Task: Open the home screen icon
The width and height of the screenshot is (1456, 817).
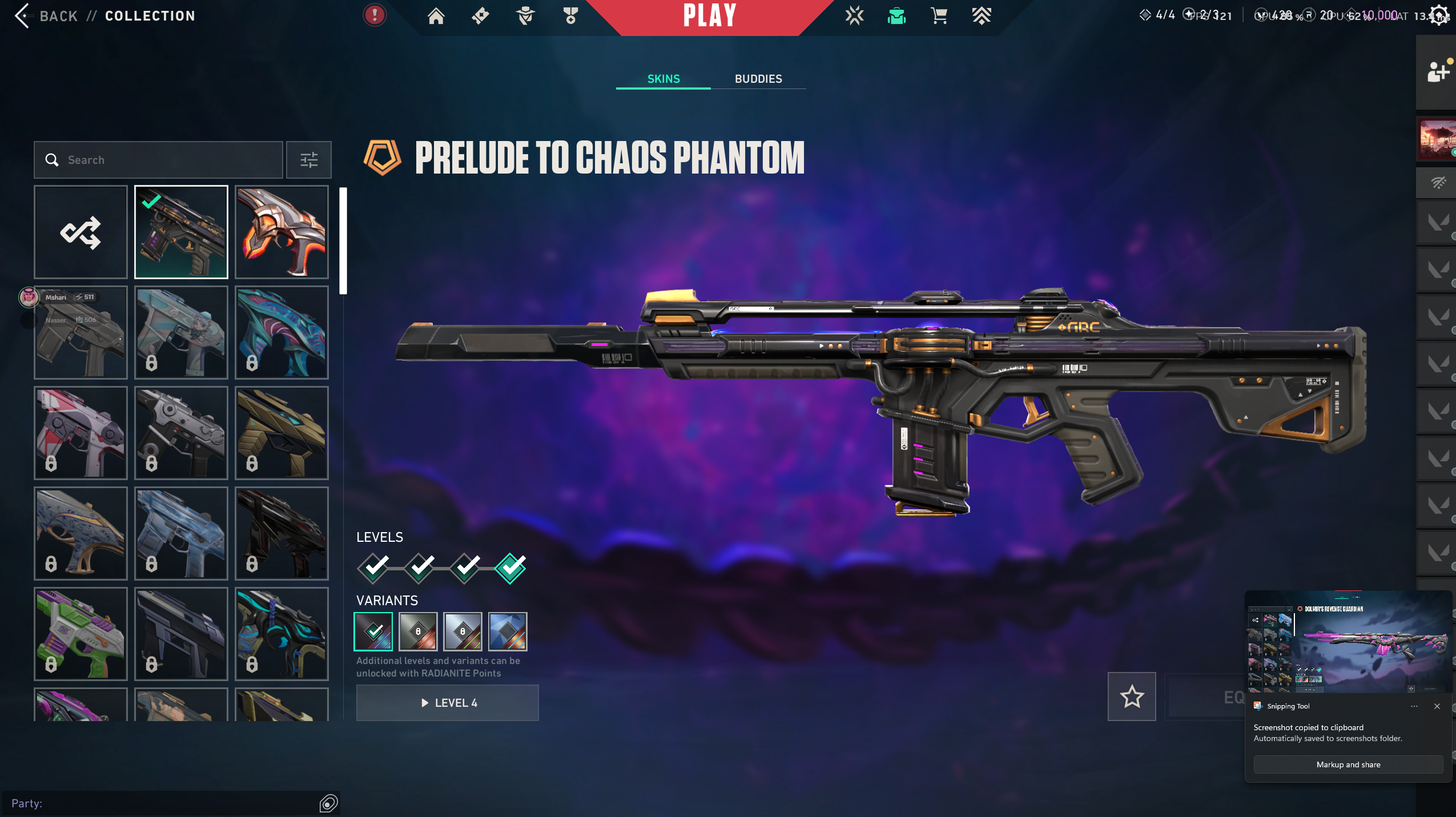Action: 436,16
